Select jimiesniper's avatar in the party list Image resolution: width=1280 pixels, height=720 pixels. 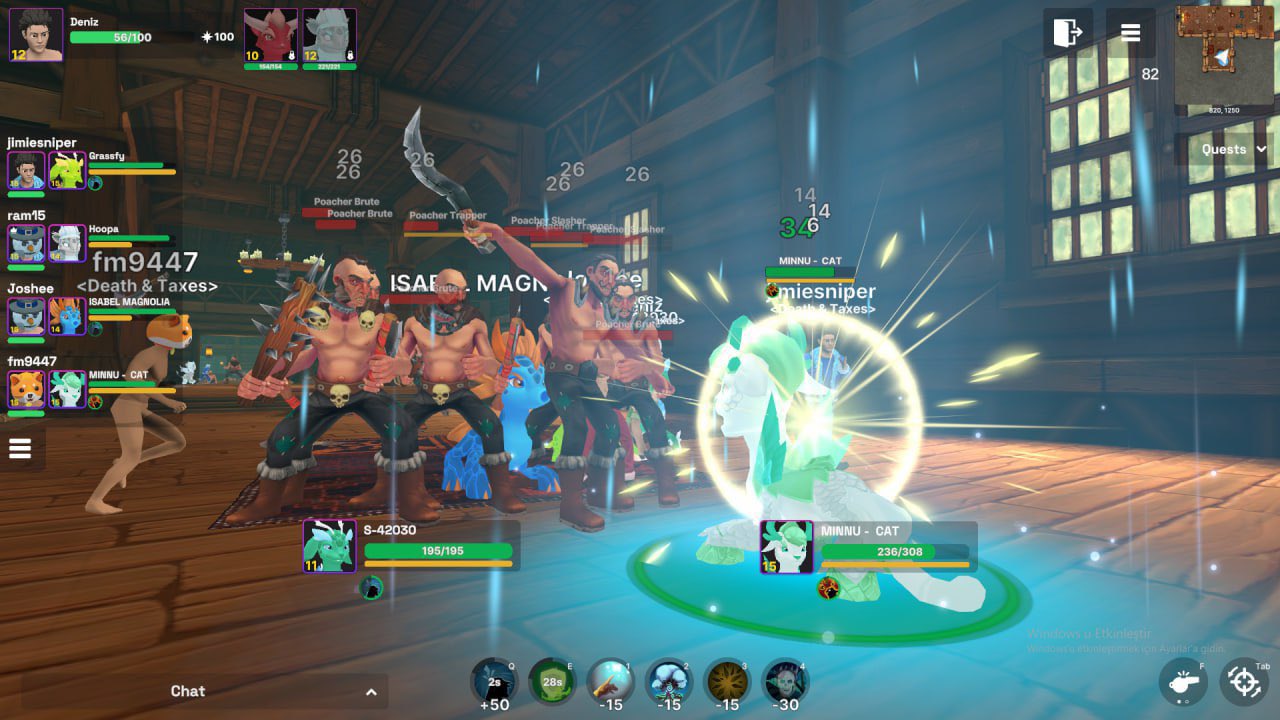pyautogui.click(x=27, y=171)
